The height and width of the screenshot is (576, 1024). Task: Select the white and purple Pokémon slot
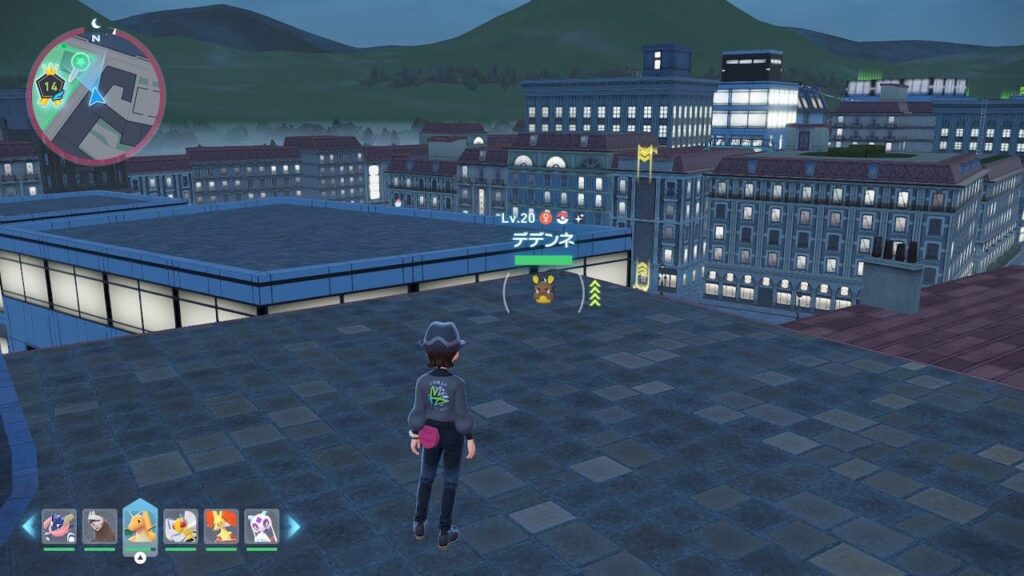click(261, 526)
